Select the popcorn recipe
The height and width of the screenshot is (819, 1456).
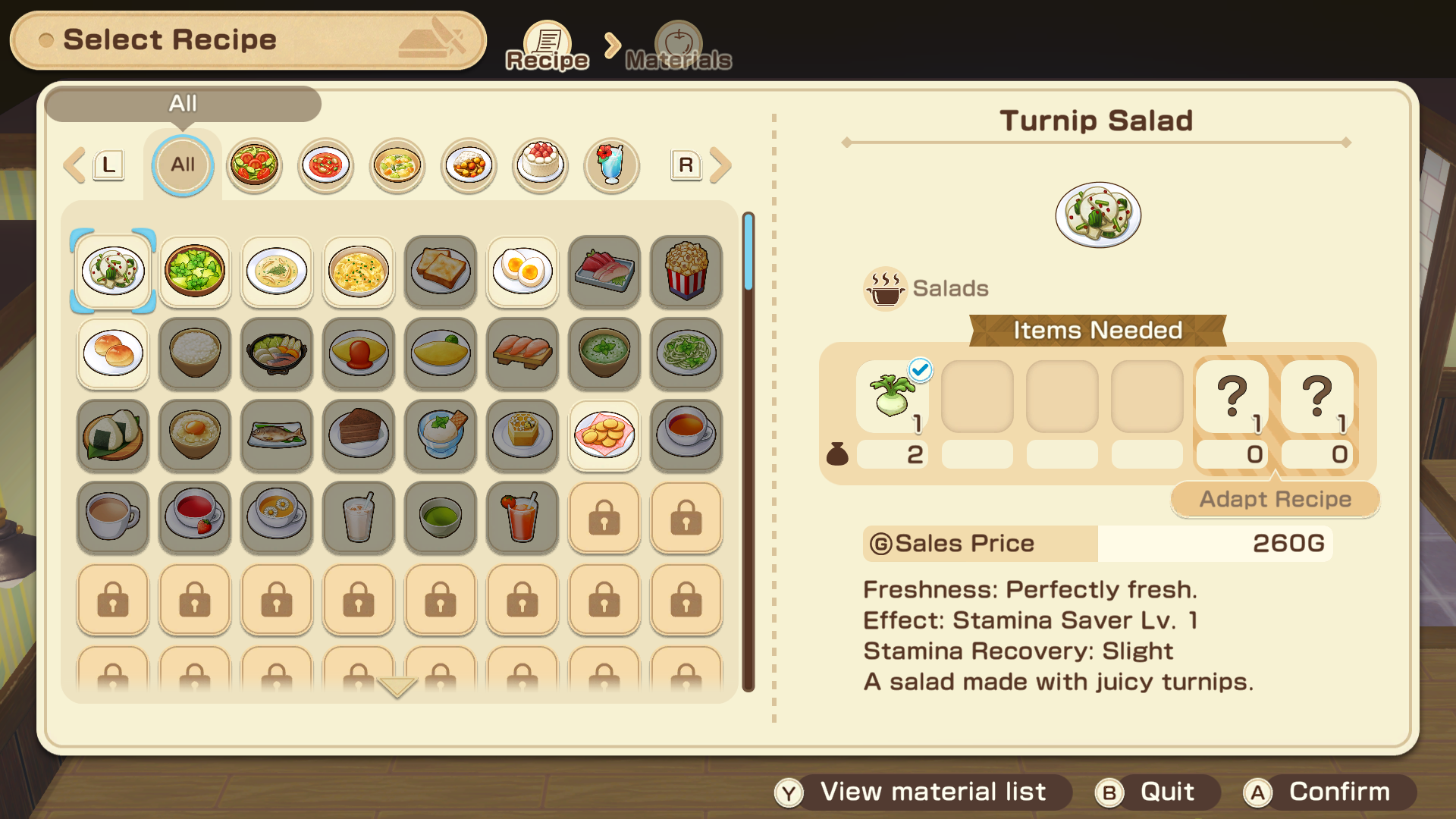tap(686, 271)
